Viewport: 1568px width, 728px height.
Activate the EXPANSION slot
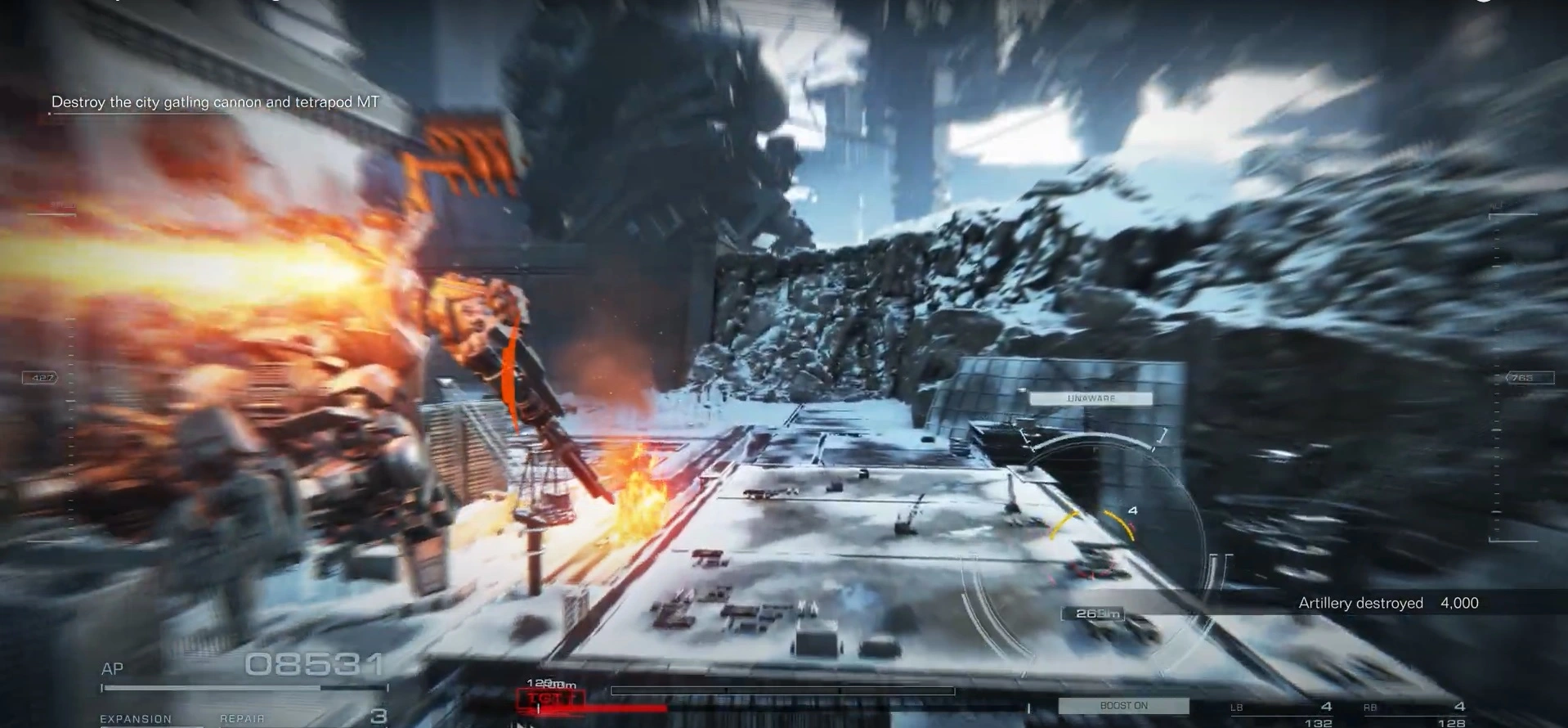pyautogui.click(x=136, y=718)
